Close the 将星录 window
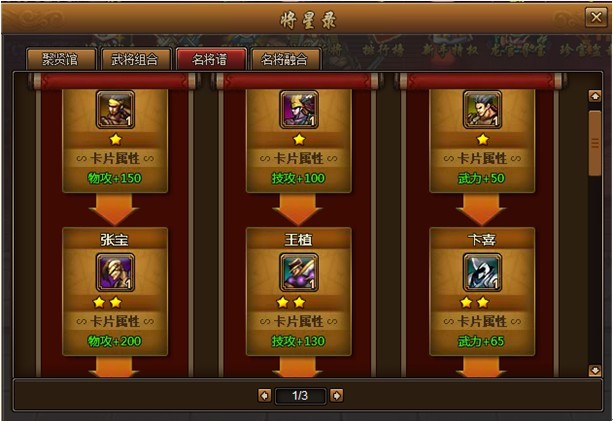 click(593, 17)
